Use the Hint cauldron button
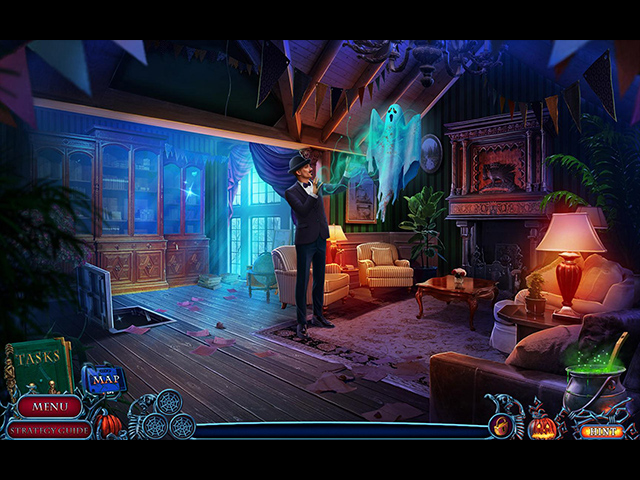Image resolution: width=640 pixels, height=480 pixels. (x=600, y=431)
